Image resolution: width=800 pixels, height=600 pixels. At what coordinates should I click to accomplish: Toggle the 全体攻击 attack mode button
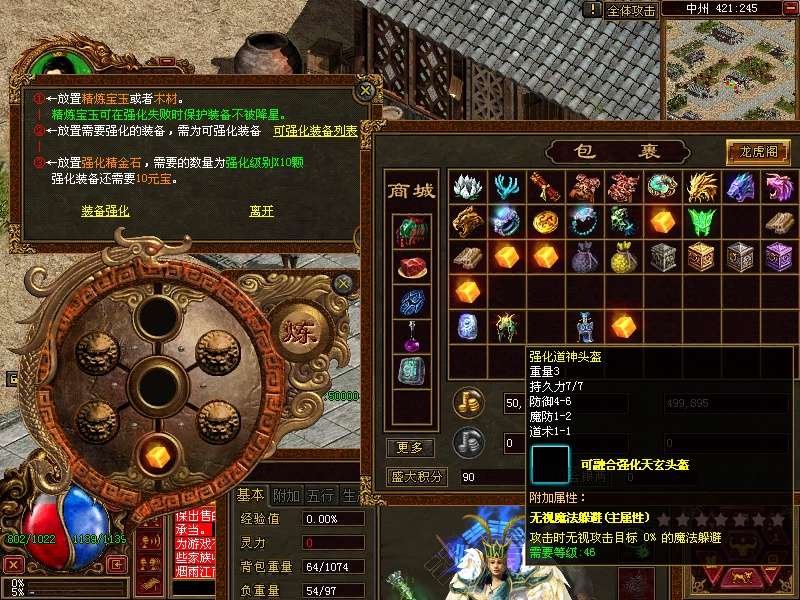pos(631,10)
